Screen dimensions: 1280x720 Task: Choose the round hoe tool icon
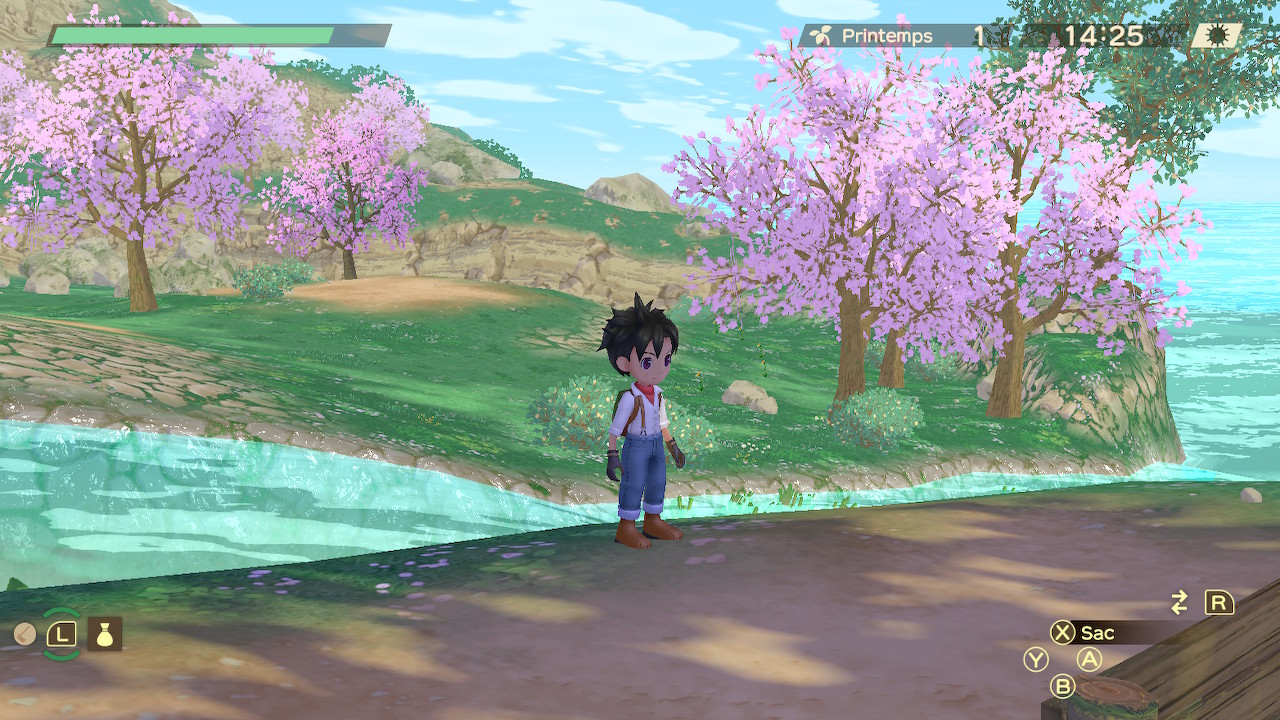click(25, 634)
